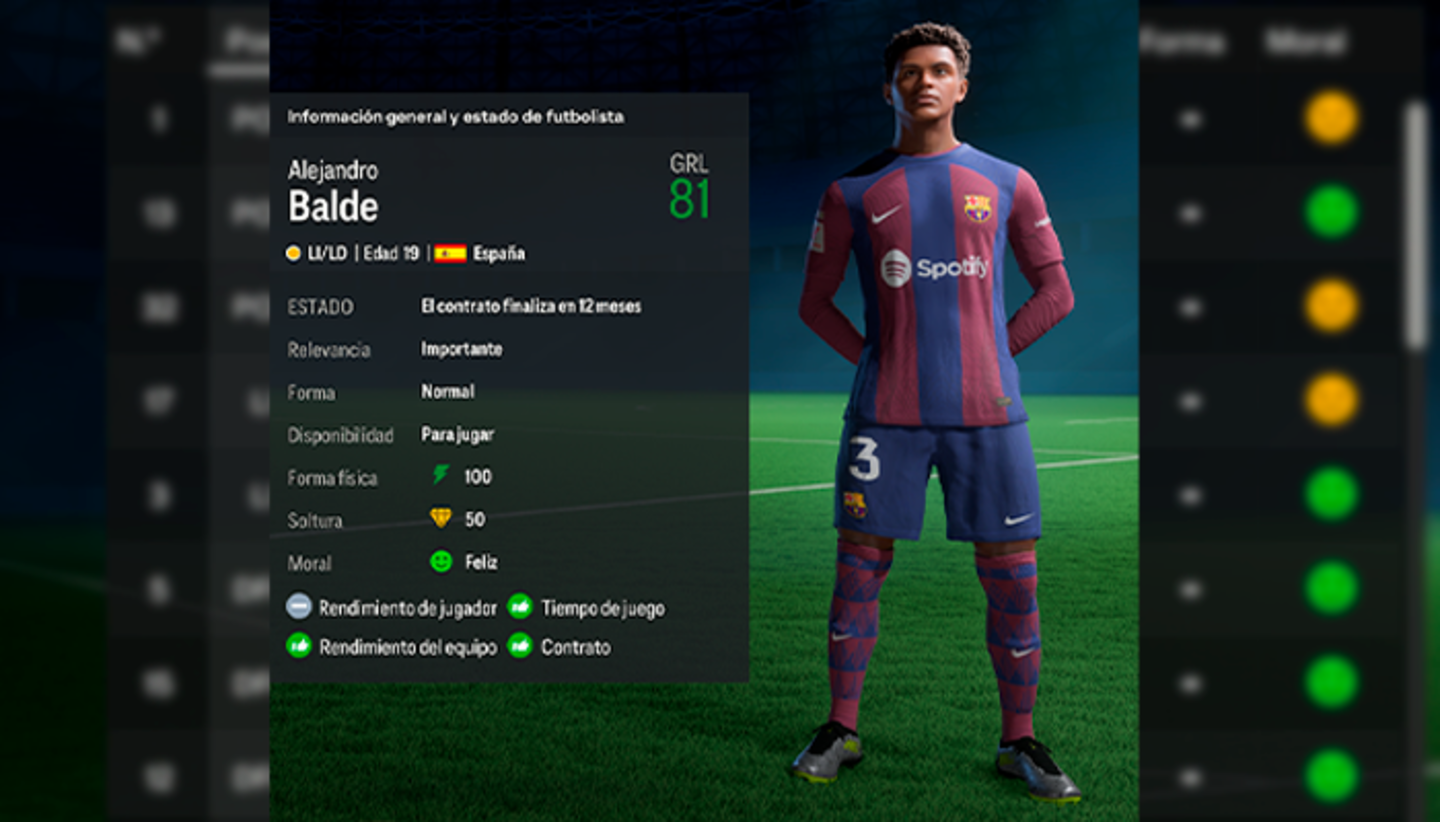
Task: Select the Rendimiento del equipo thumbs-up icon
Action: coord(297,646)
